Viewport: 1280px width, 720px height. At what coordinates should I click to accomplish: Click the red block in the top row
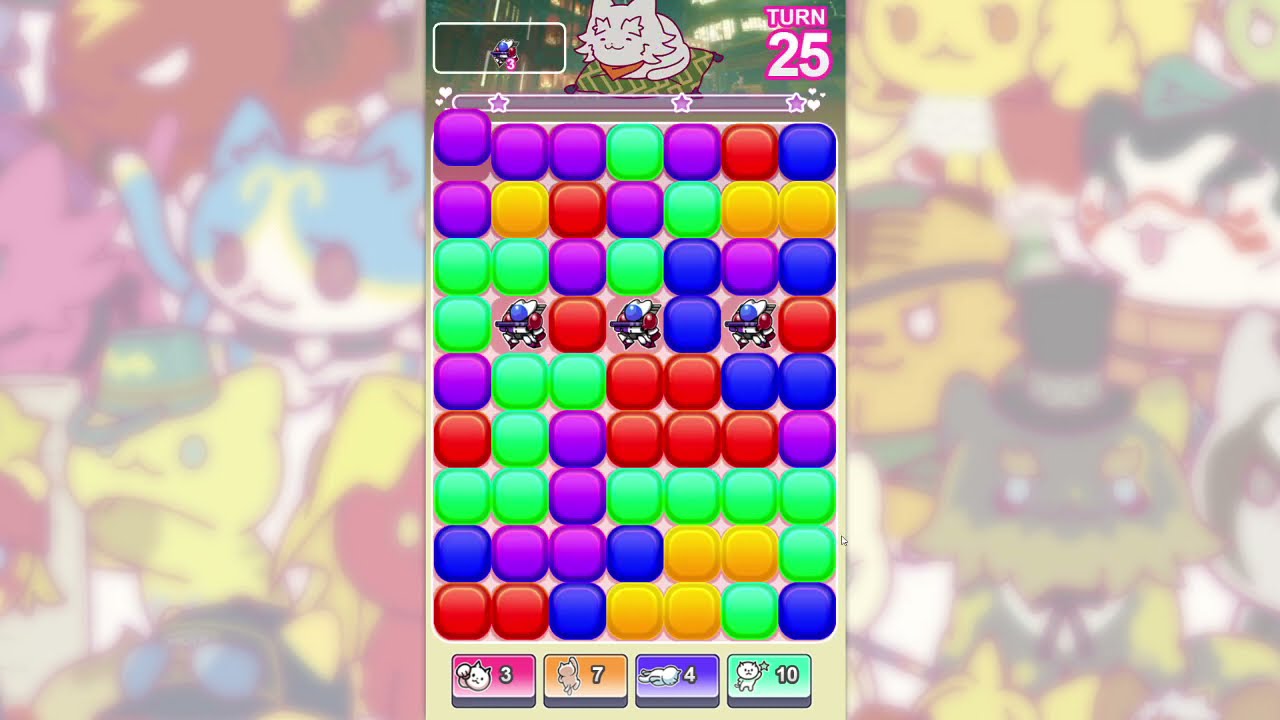(751, 150)
